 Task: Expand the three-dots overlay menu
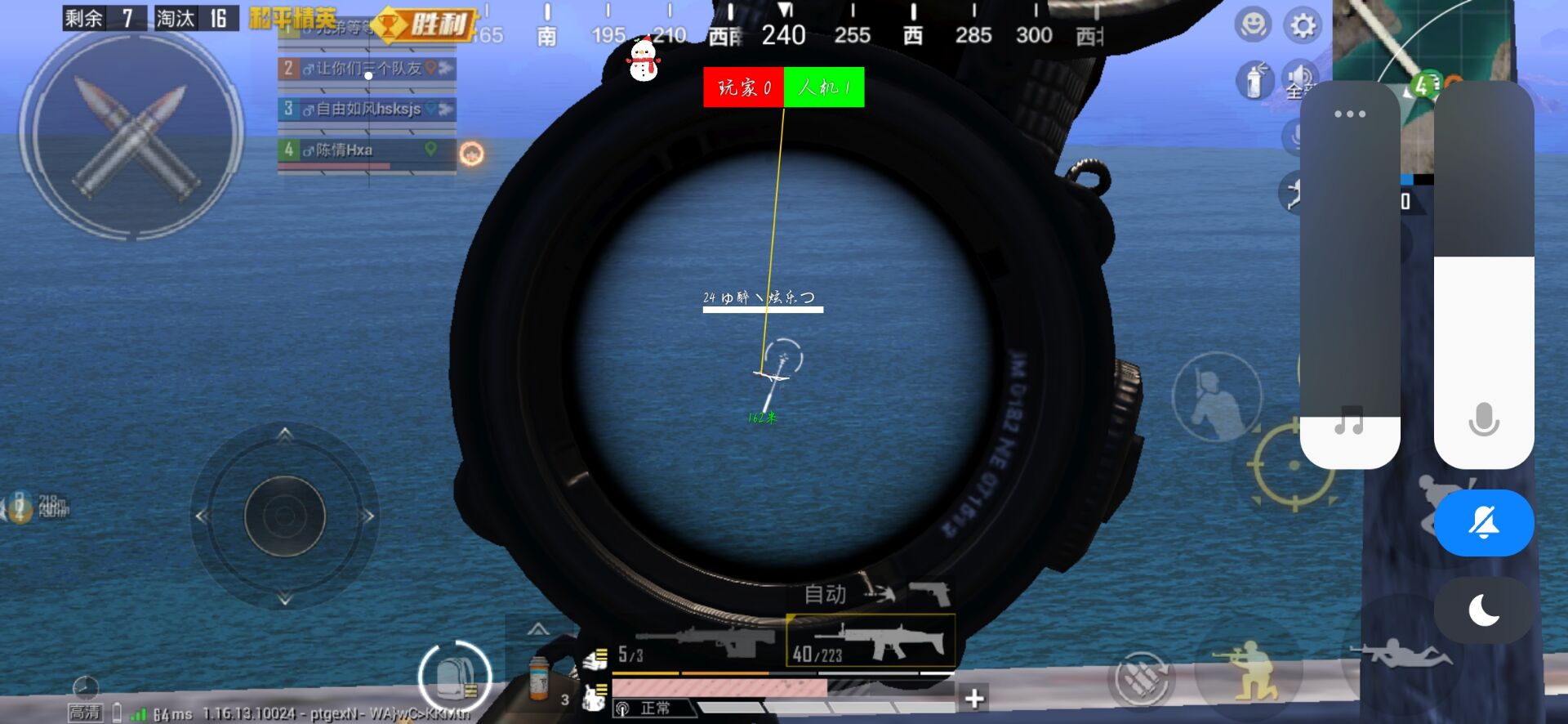[x=1349, y=114]
